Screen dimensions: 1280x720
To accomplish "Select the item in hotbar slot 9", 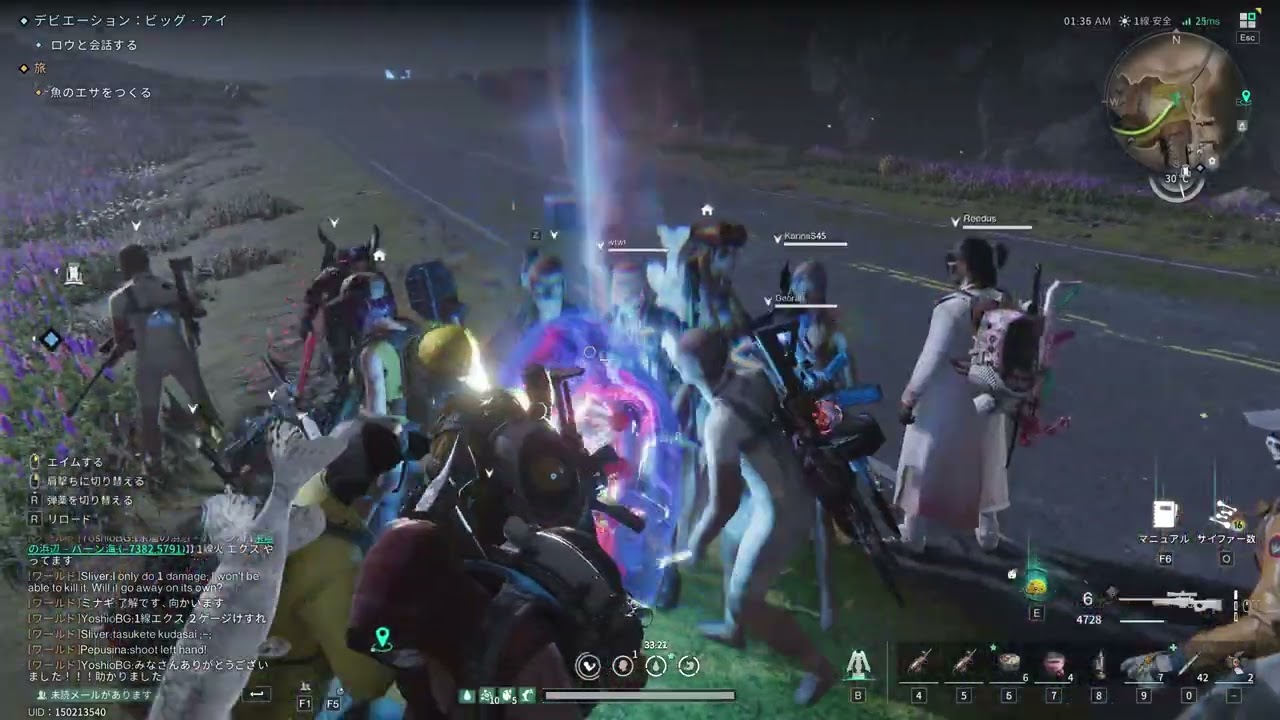I will tap(1144, 663).
